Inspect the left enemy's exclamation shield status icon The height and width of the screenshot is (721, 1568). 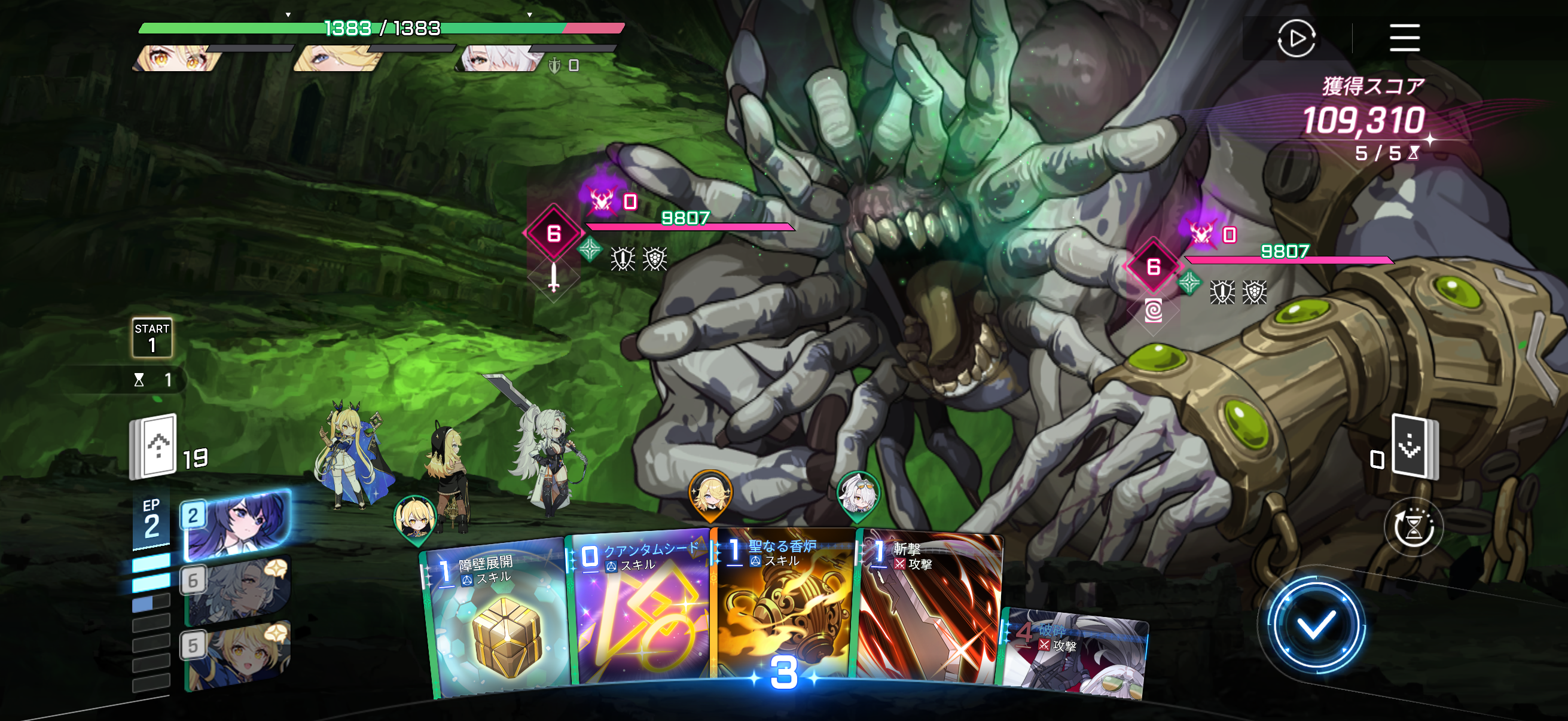623,259
